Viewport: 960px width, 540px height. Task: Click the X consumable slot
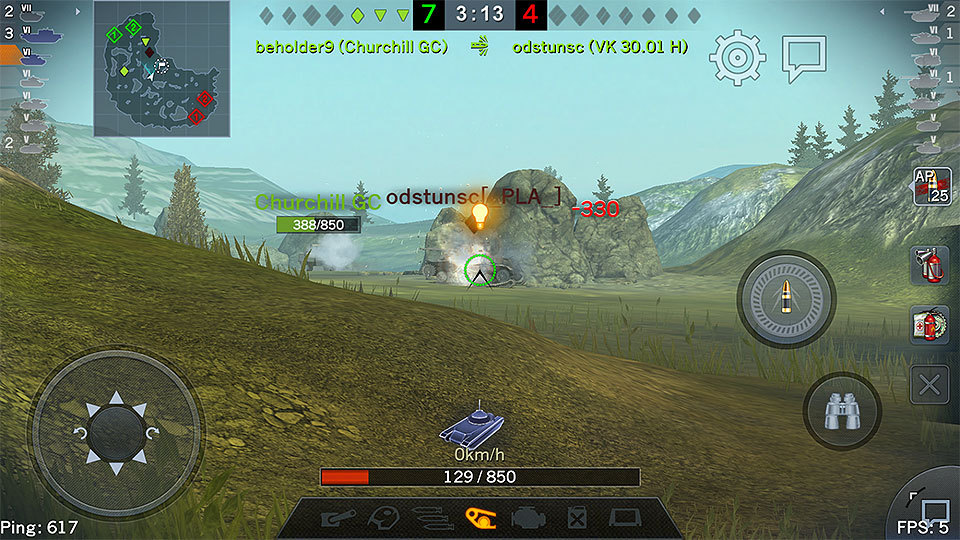(x=930, y=384)
